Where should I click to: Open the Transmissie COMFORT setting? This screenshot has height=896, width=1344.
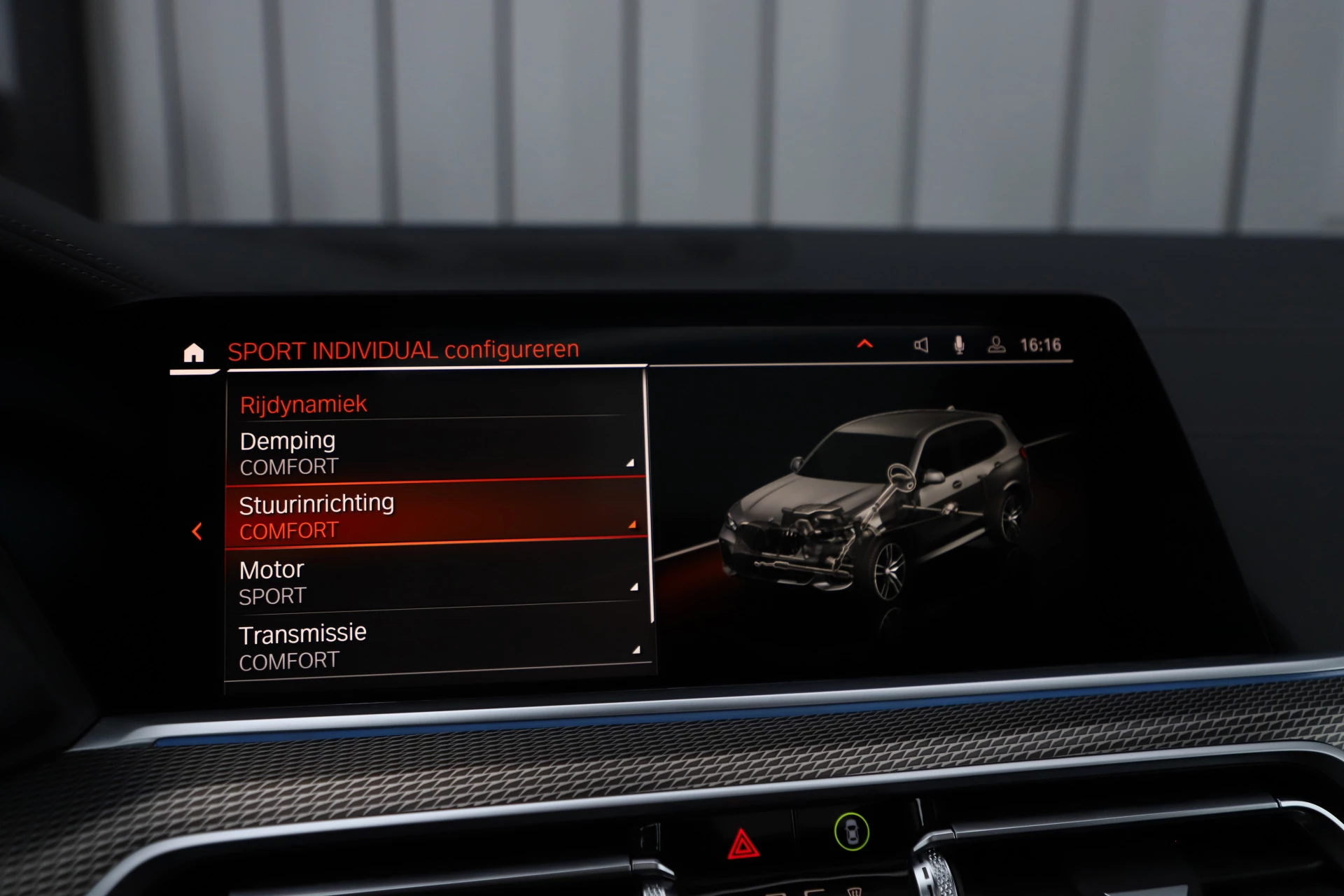tap(434, 645)
